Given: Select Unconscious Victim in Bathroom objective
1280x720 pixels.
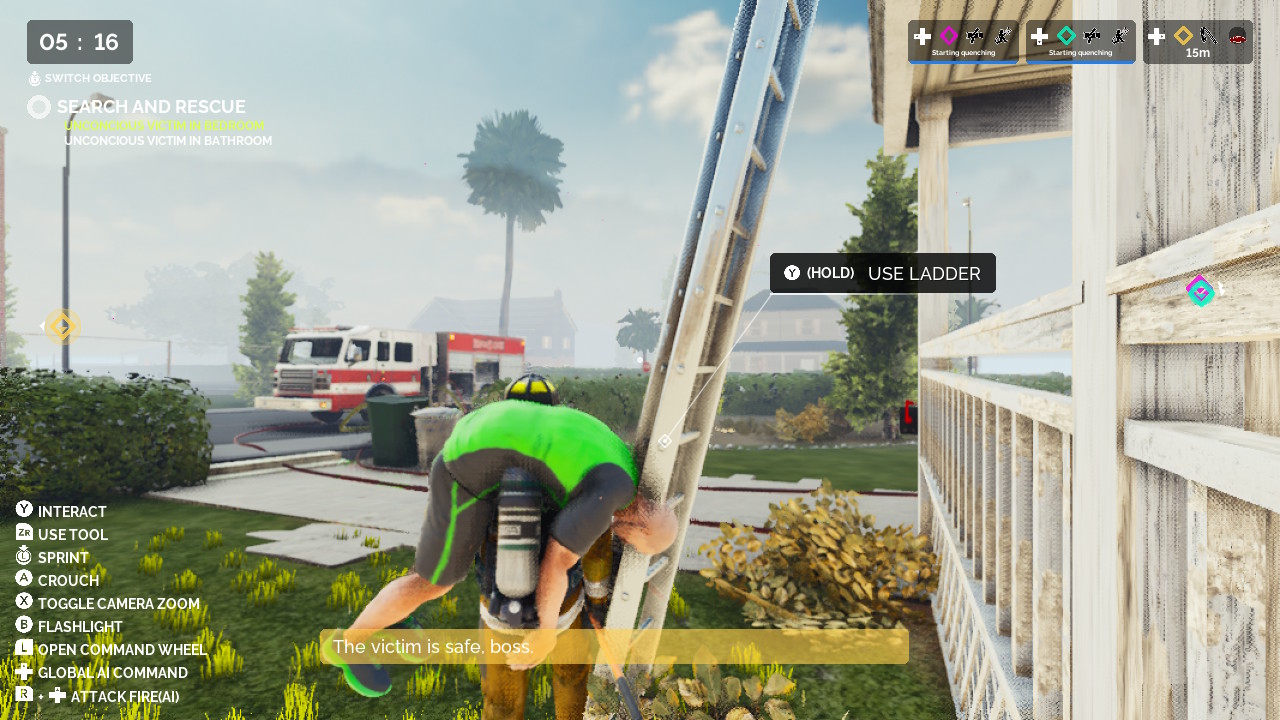Looking at the screenshot, I should point(167,140).
